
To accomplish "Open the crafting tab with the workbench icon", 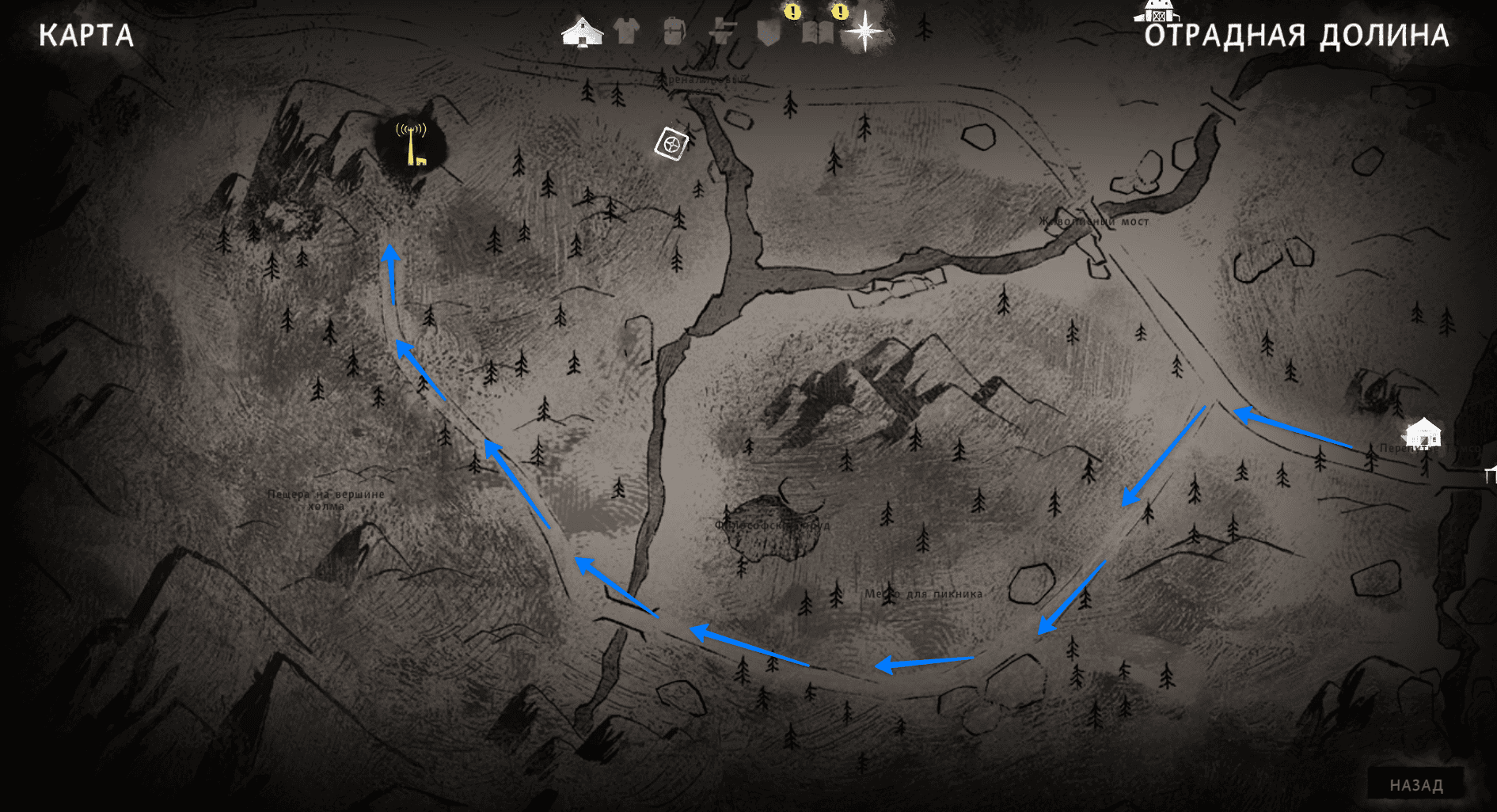I will (722, 32).
